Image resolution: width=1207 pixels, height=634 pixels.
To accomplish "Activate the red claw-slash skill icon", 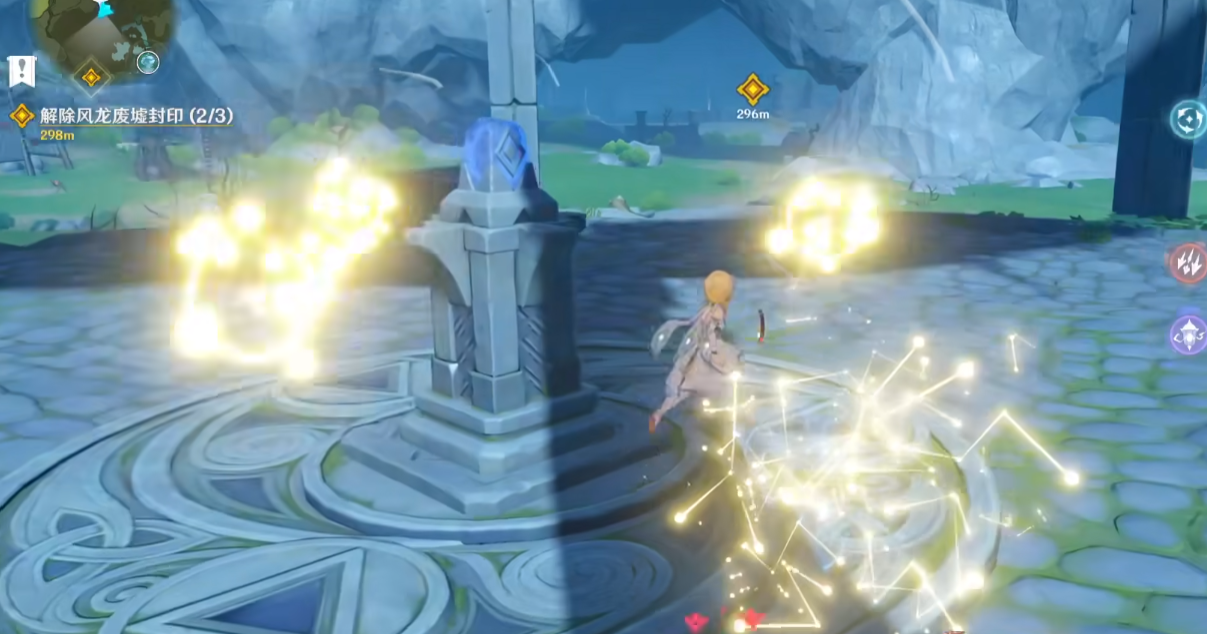I will tap(1189, 263).
